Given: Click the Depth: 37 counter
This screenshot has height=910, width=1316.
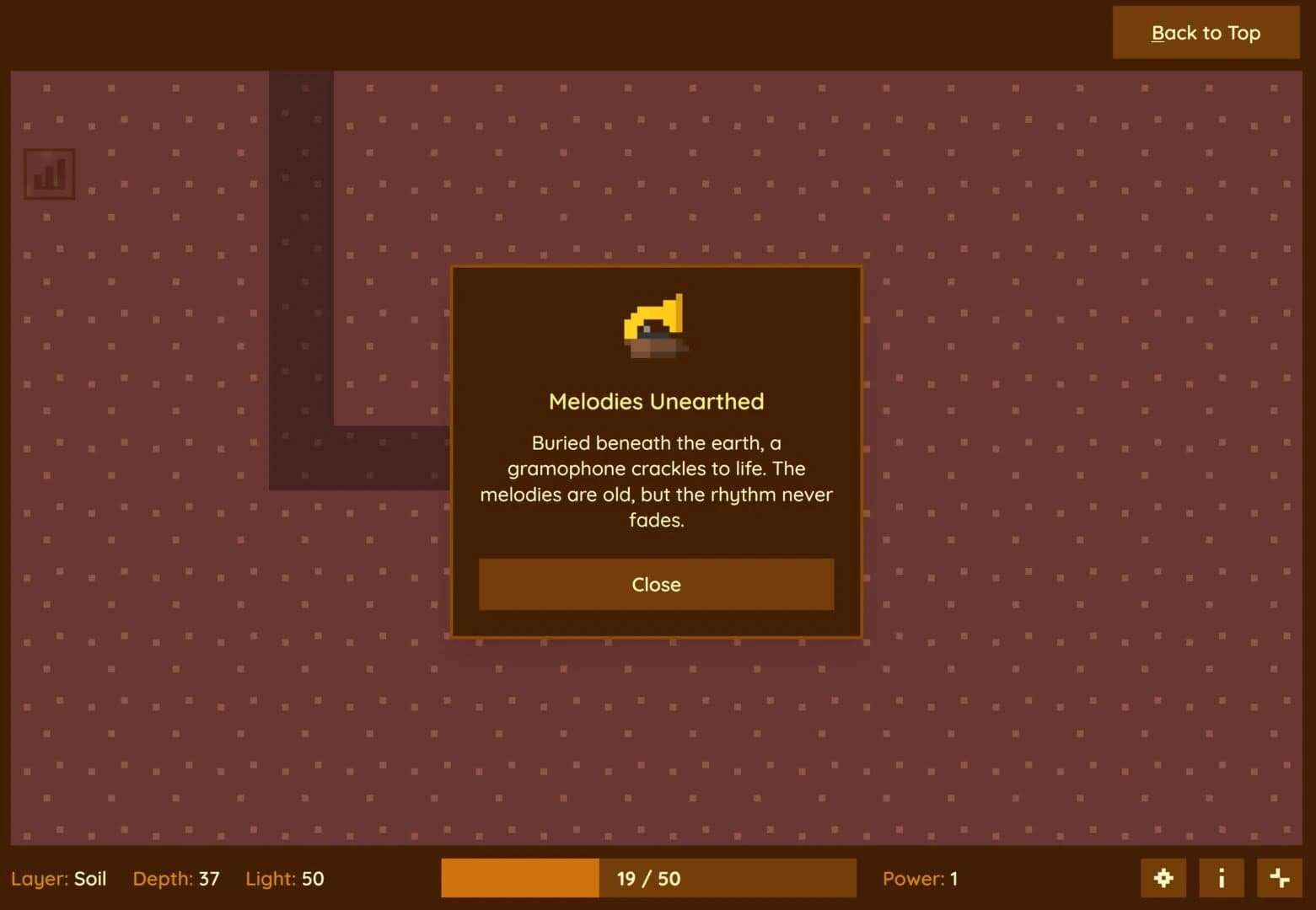Looking at the screenshot, I should pyautogui.click(x=175, y=878).
